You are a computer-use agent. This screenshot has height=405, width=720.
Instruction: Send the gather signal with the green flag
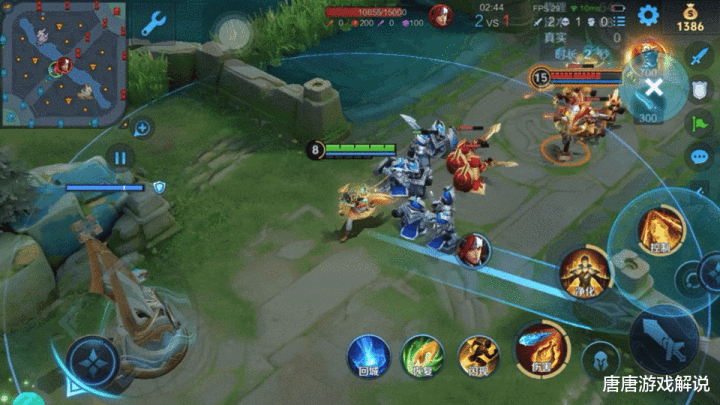click(699, 123)
